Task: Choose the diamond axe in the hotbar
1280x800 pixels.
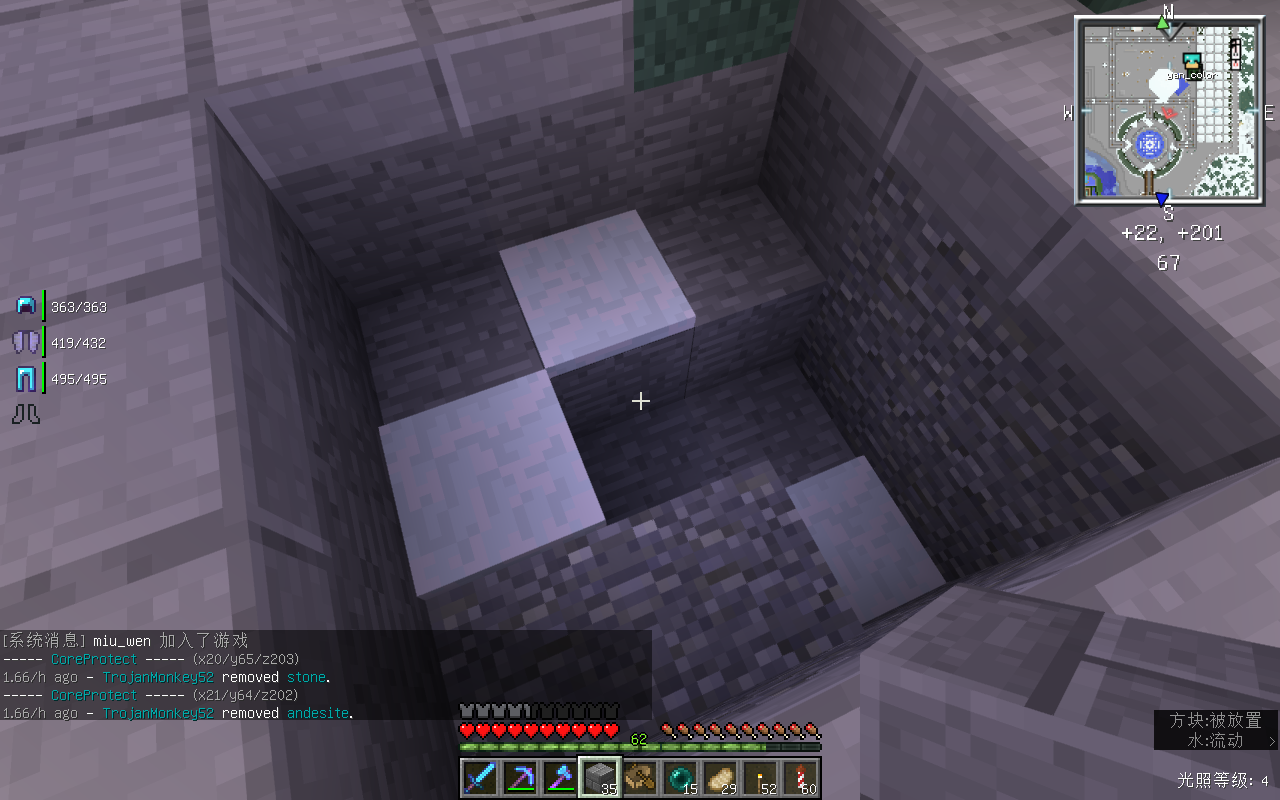Action: click(560, 778)
